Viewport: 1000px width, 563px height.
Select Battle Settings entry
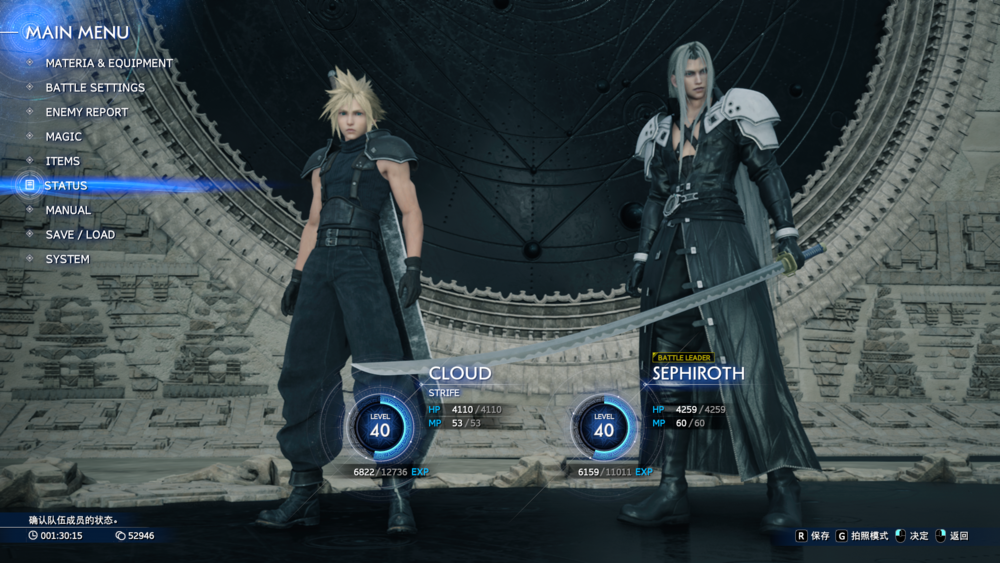pyautogui.click(x=94, y=88)
